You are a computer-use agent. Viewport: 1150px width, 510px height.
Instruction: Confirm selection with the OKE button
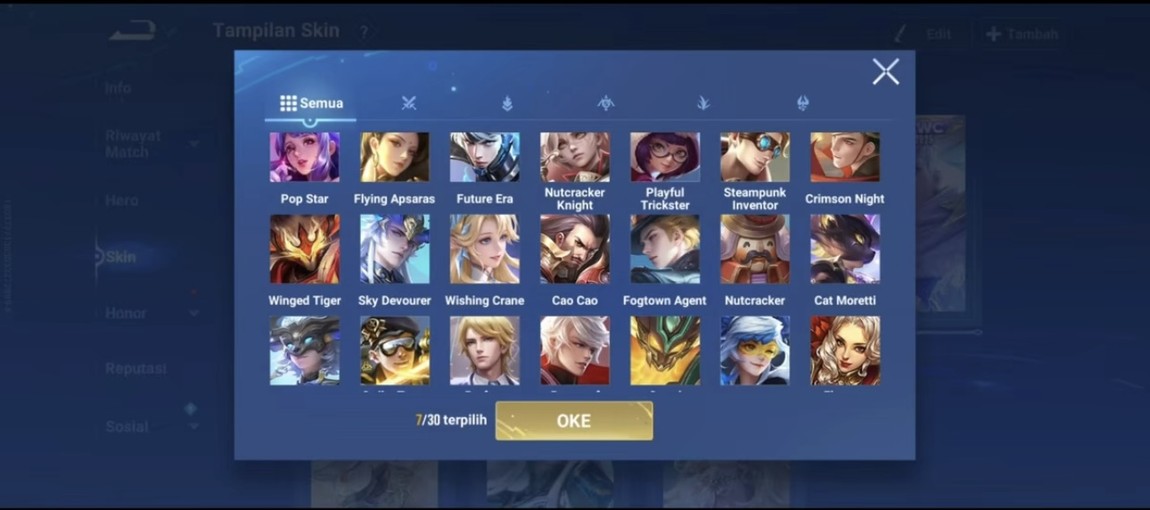pos(574,421)
